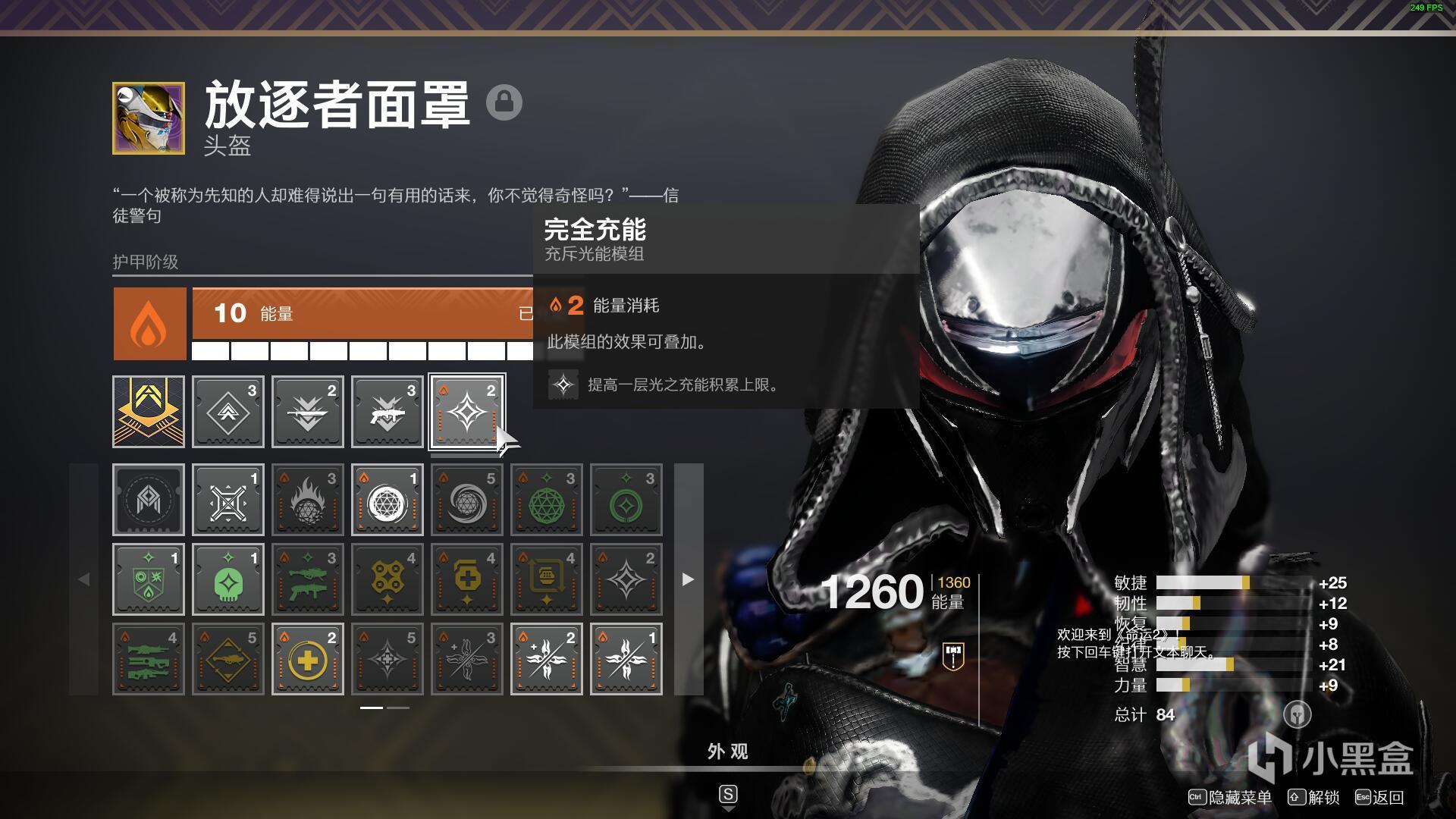The width and height of the screenshot is (1456, 819).
Task: Click the empty circular mod socket icon
Action: click(x=149, y=499)
